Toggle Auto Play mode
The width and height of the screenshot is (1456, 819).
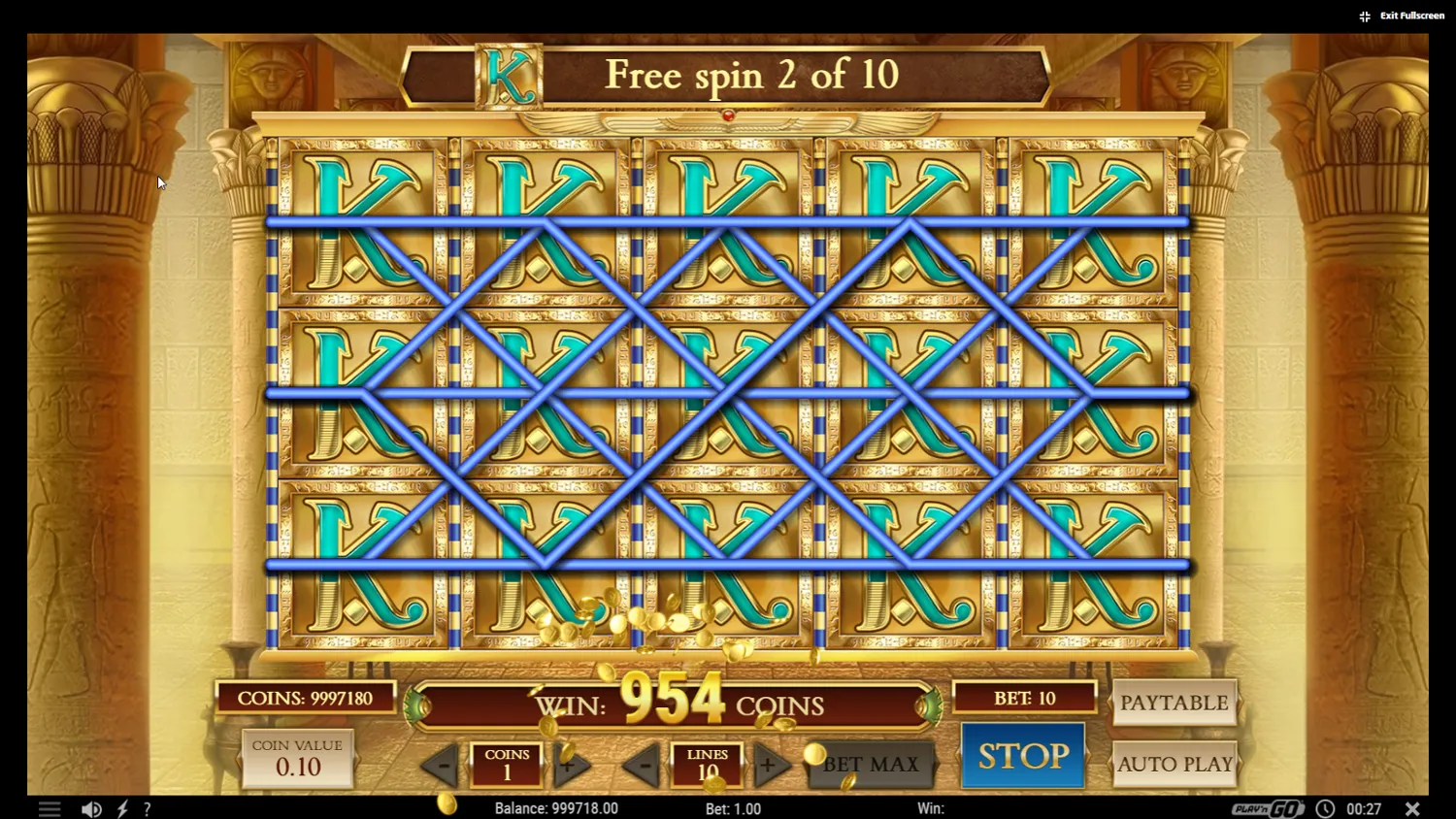point(1175,764)
